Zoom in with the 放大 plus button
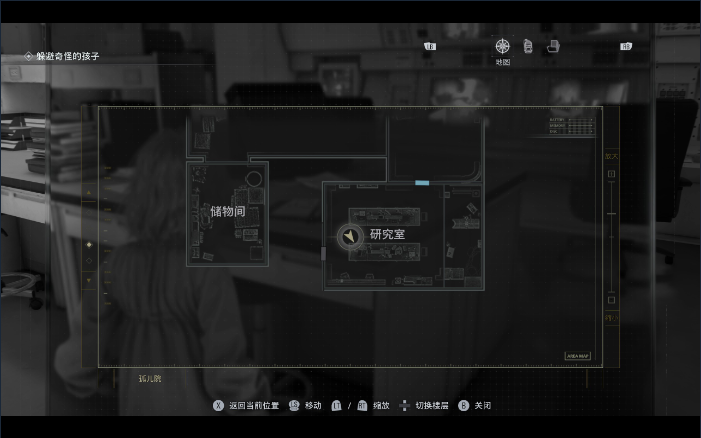 612,174
